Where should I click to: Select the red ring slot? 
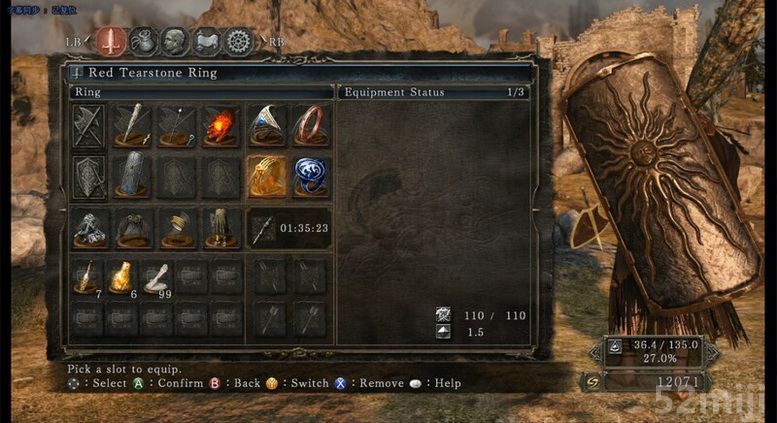point(310,126)
